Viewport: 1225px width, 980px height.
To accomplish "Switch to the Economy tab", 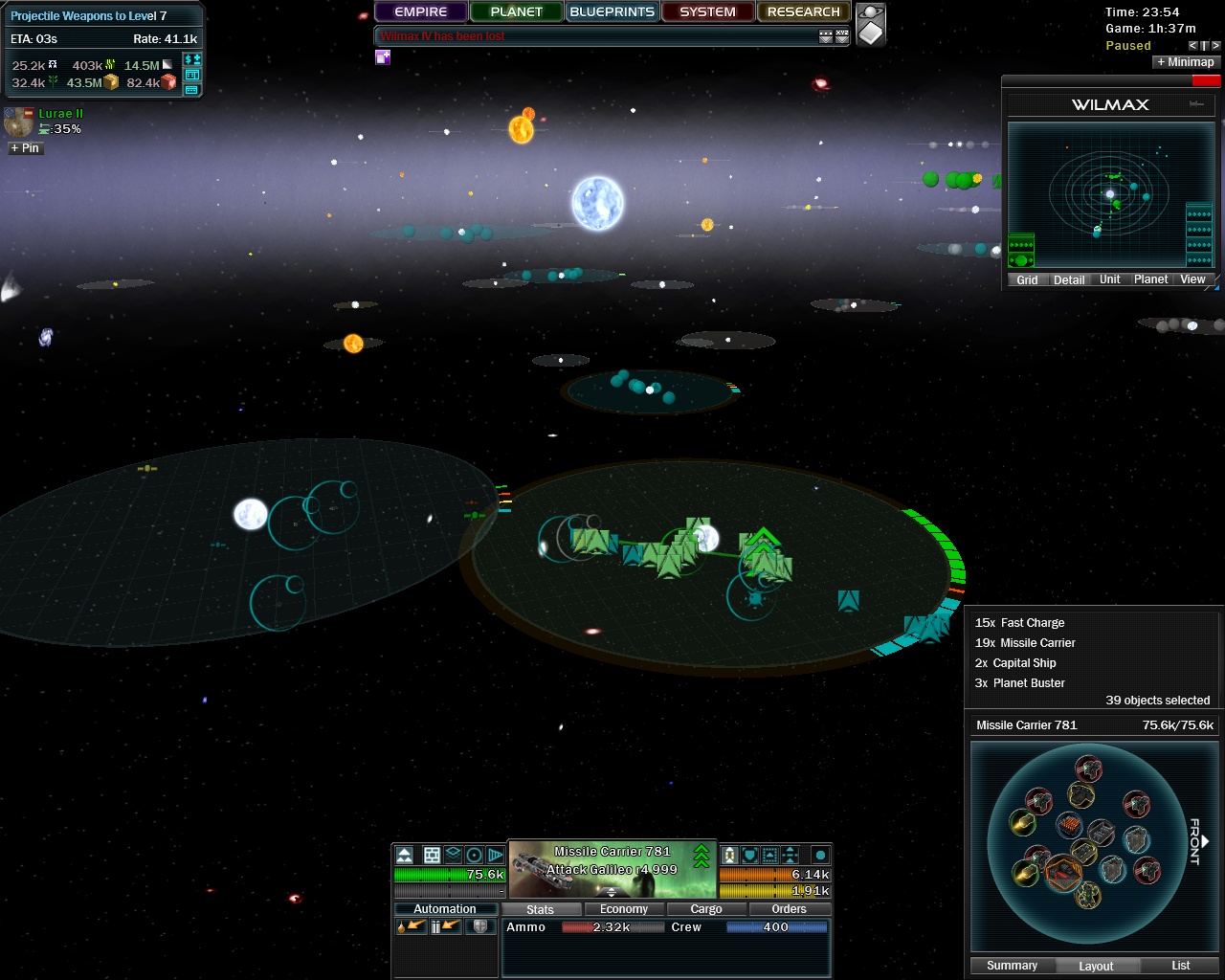I will pos(623,909).
